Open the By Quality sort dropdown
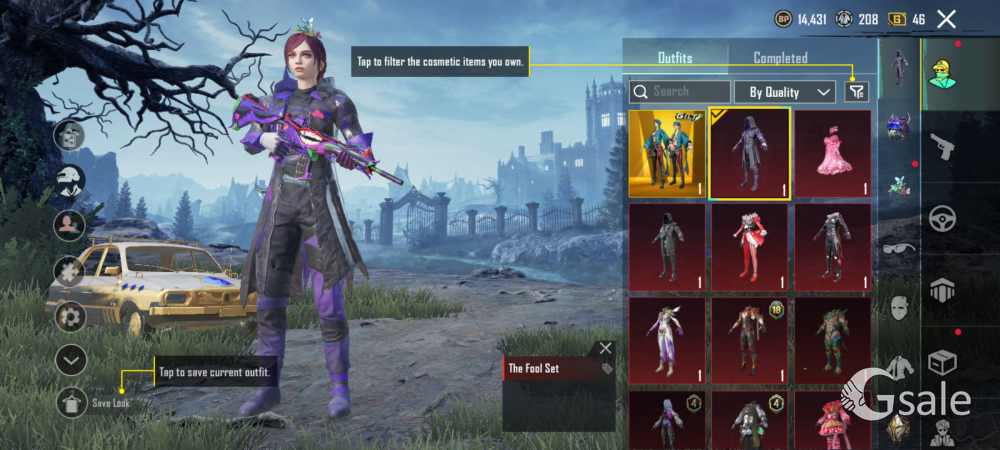Image resolution: width=1000 pixels, height=450 pixels. click(785, 92)
